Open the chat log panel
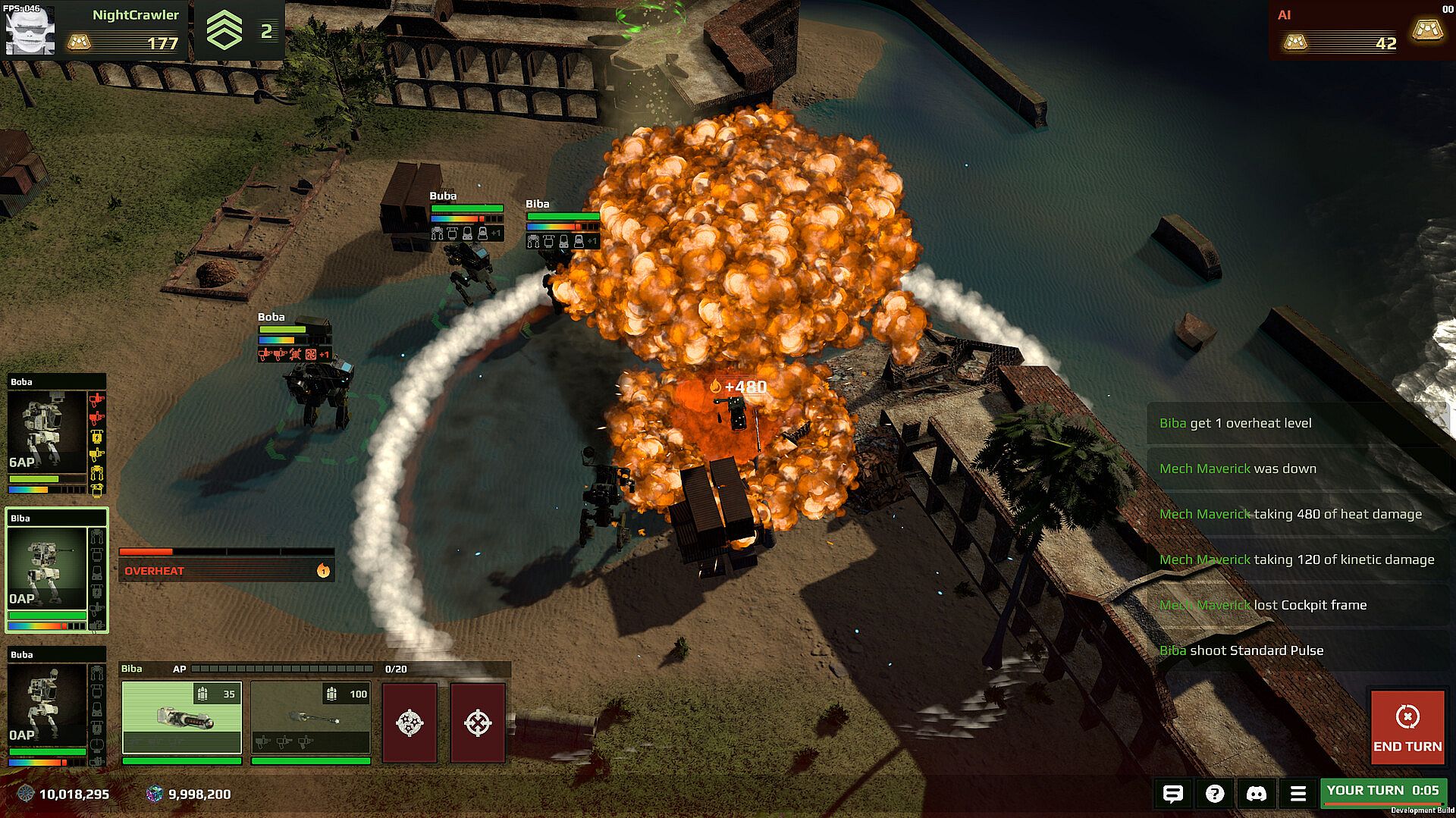This screenshot has width=1456, height=818. point(1172,793)
